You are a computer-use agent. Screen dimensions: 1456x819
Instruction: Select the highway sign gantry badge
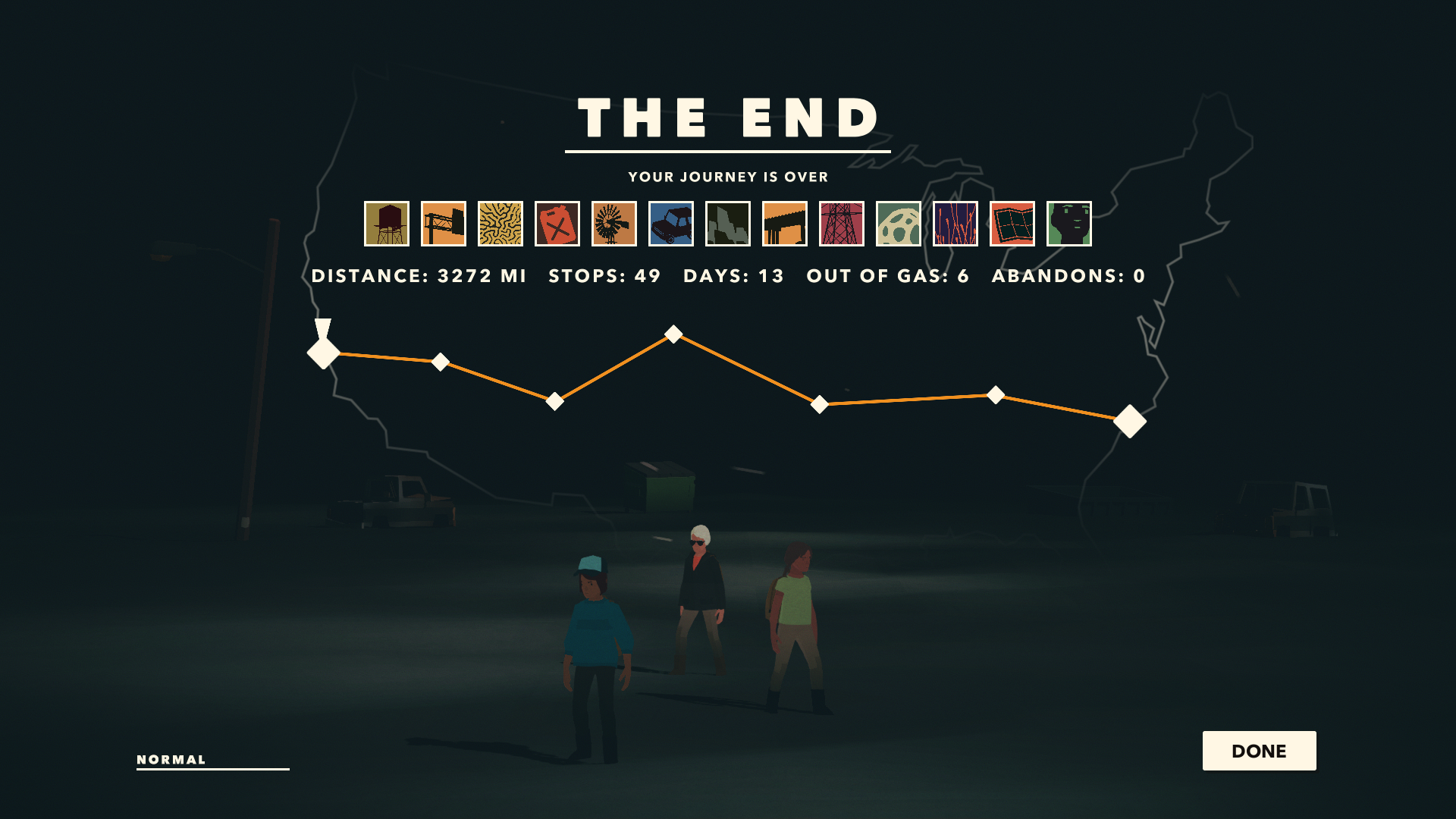point(444,224)
